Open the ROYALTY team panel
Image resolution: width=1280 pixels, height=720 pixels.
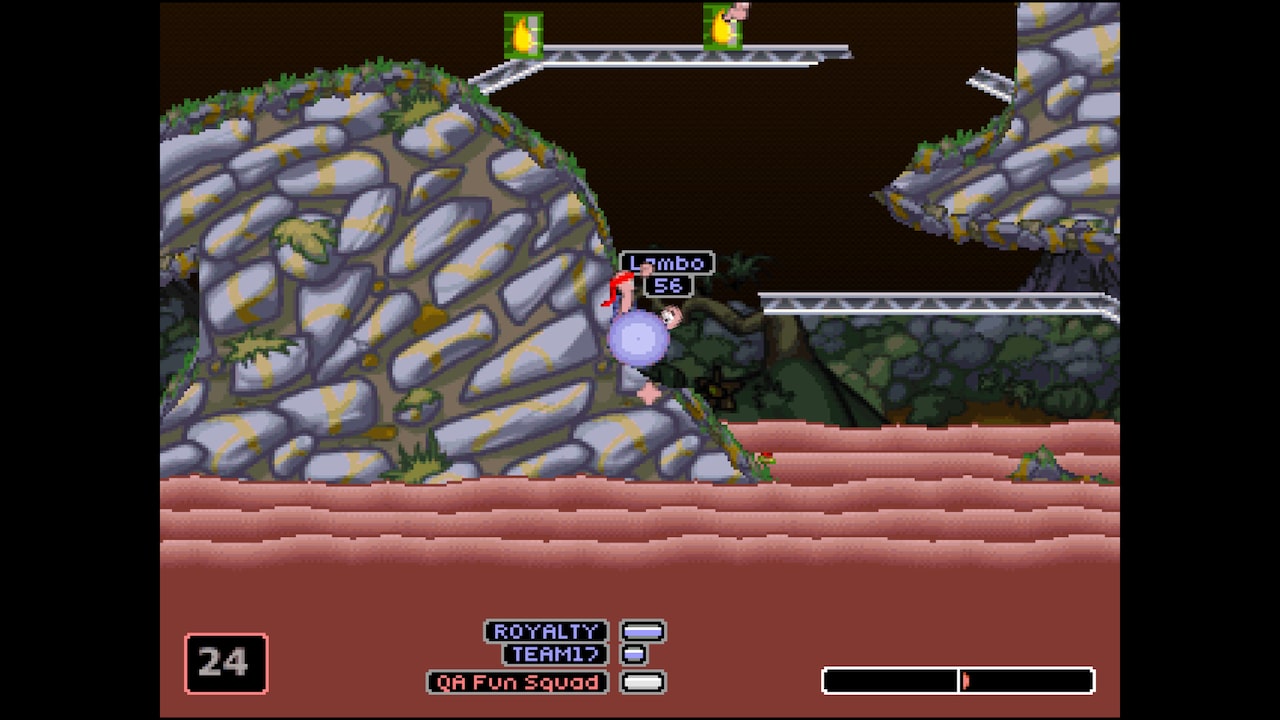546,631
